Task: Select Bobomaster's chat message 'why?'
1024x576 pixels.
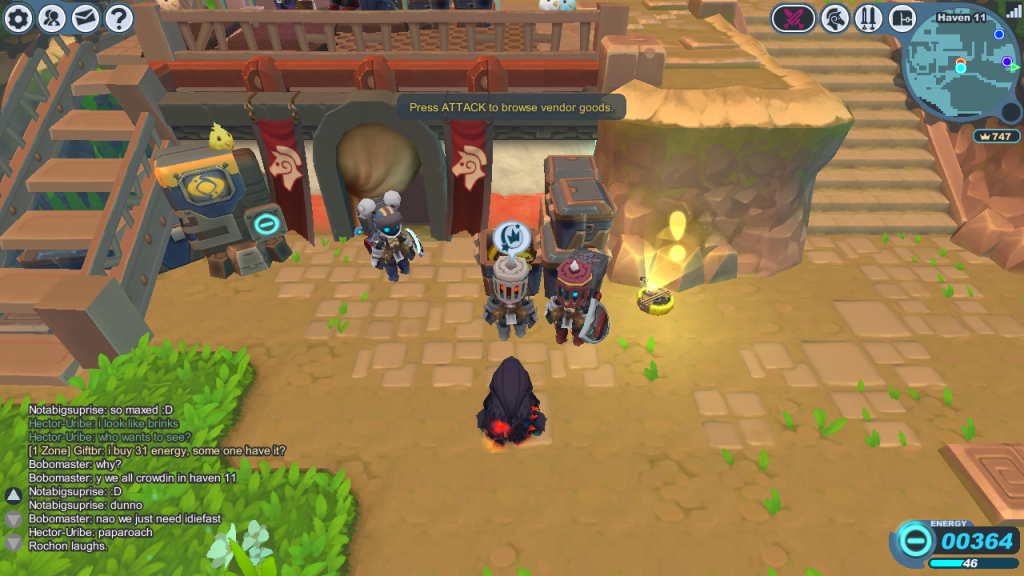Action: pos(75,465)
